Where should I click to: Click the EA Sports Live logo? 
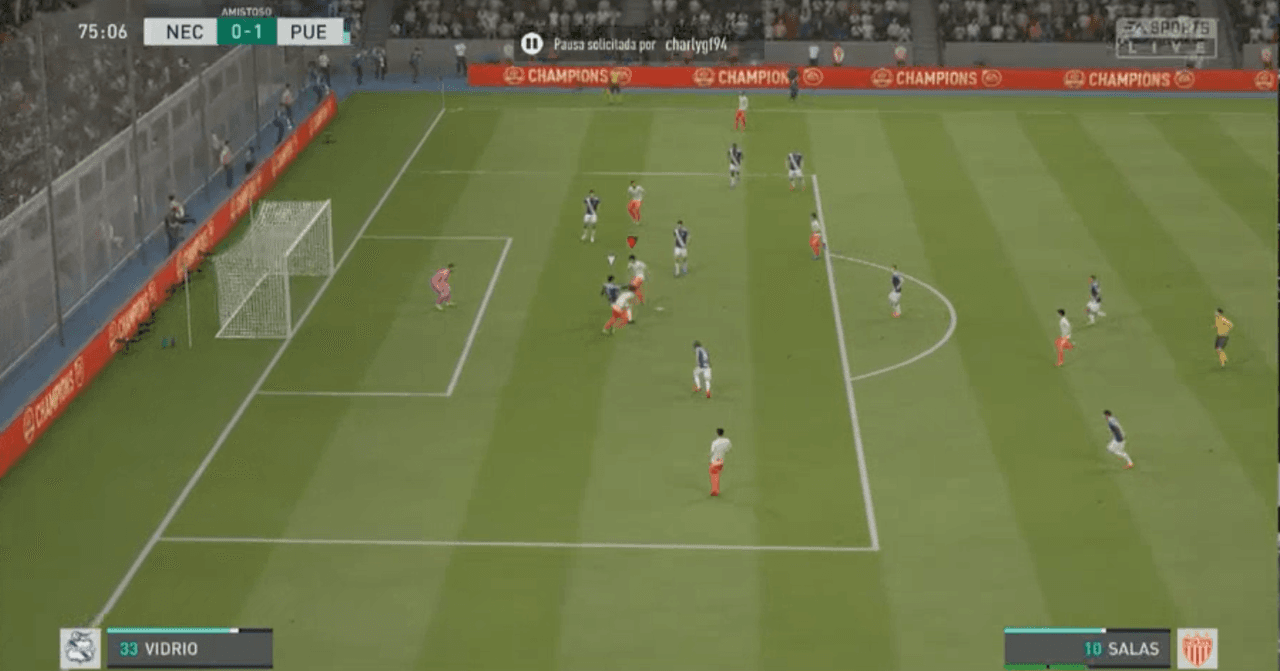[x=1166, y=38]
